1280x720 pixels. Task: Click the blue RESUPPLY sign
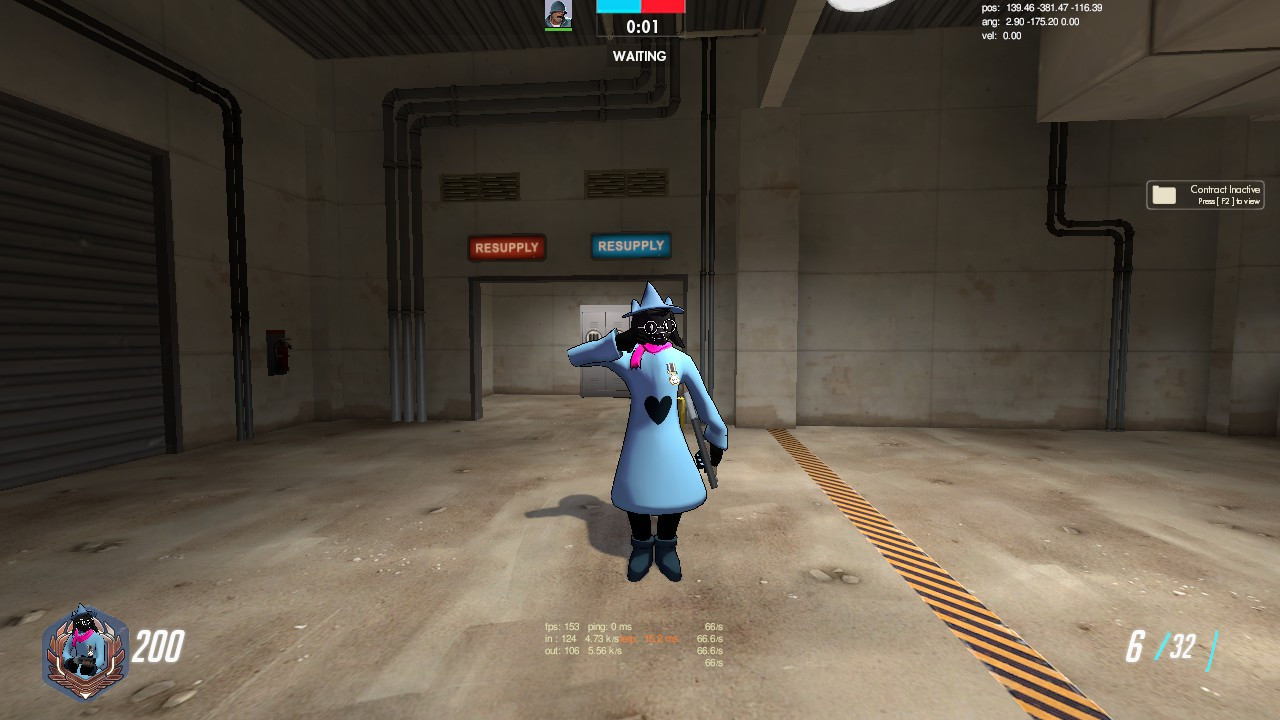coord(629,246)
